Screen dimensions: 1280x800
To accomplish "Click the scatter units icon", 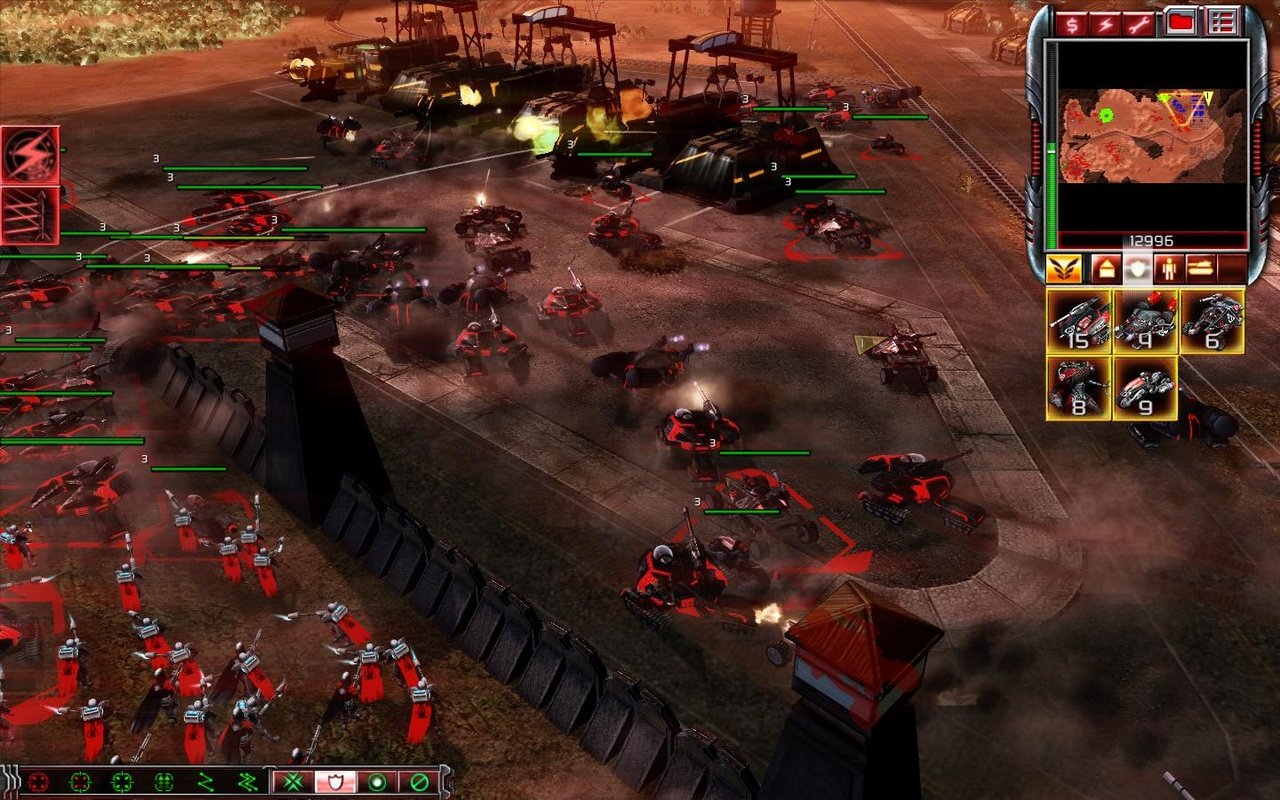I will click(295, 780).
